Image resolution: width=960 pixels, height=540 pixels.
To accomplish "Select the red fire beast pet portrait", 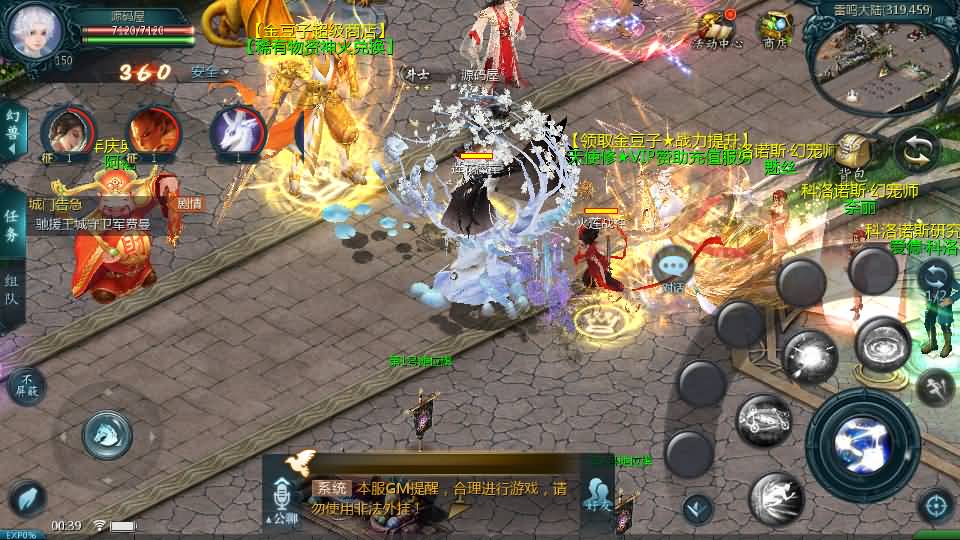I will click(x=155, y=133).
